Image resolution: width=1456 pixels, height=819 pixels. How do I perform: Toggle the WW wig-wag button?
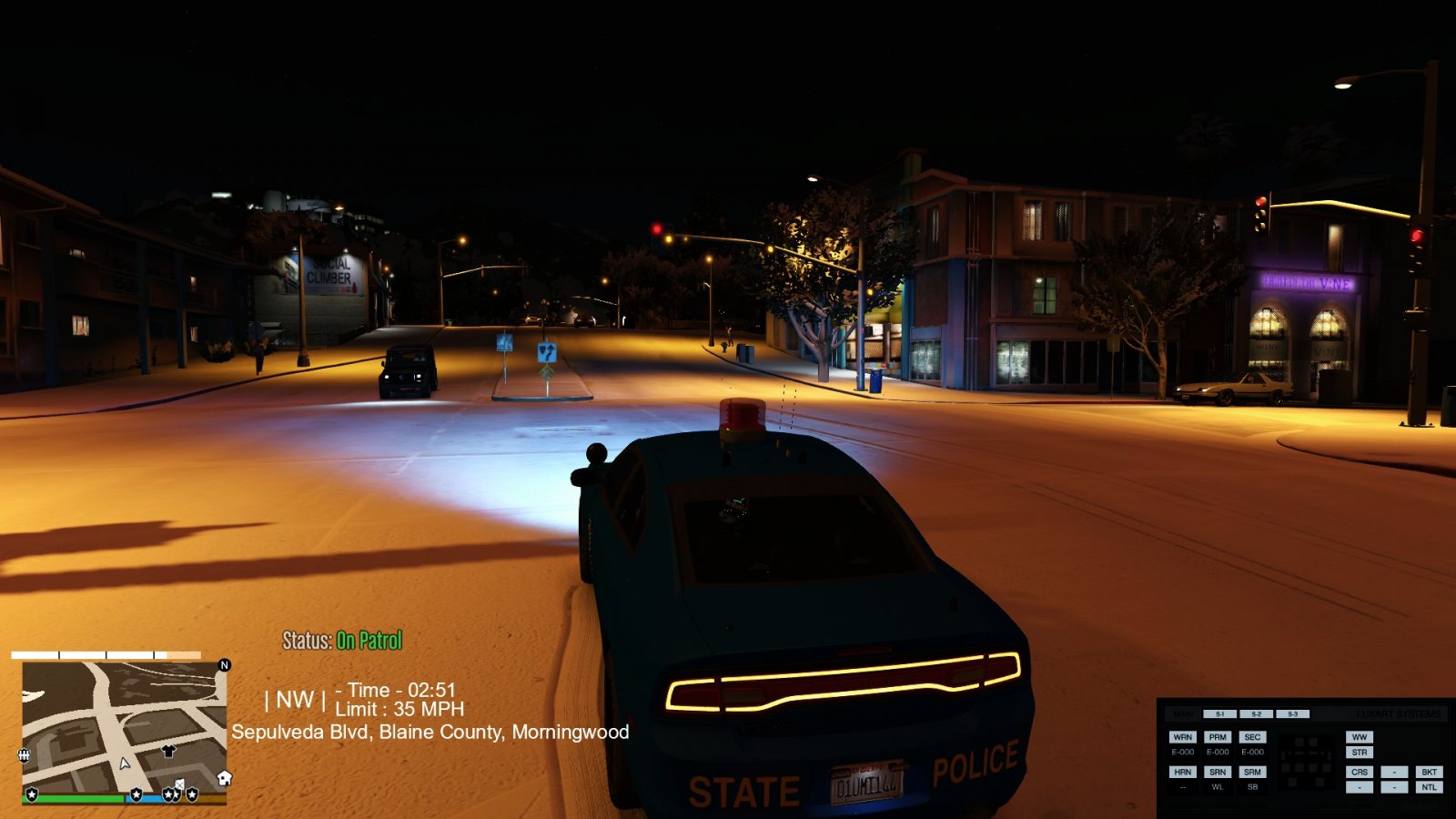click(x=1360, y=737)
